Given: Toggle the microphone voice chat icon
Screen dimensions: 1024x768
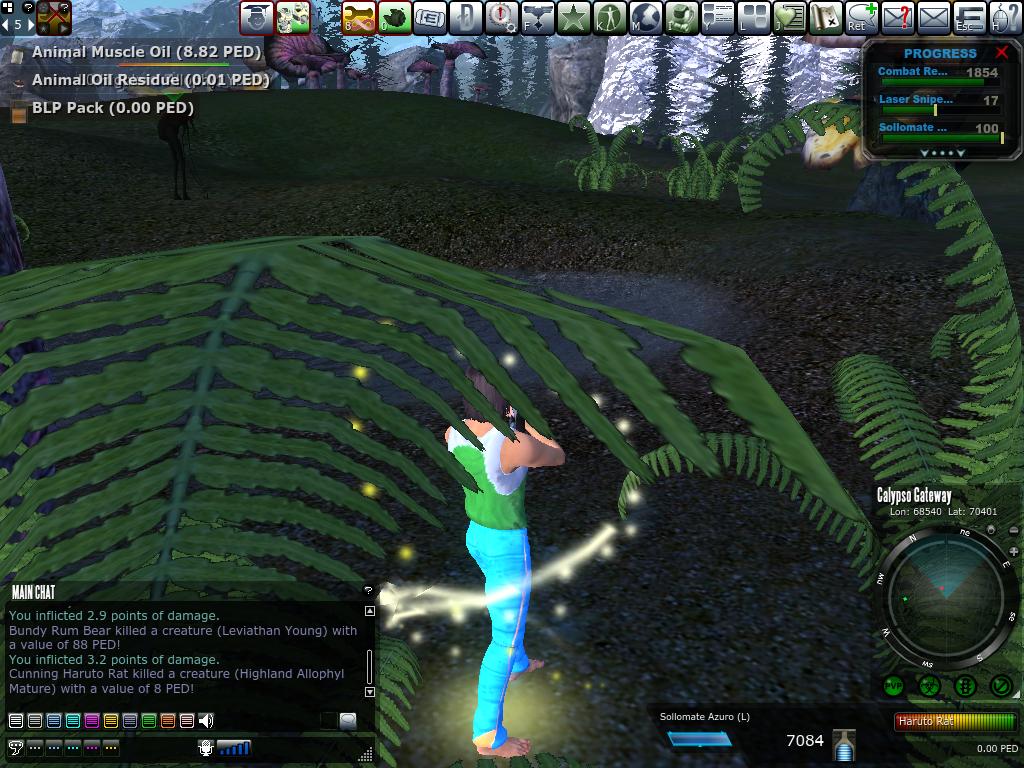Looking at the screenshot, I should [207, 747].
